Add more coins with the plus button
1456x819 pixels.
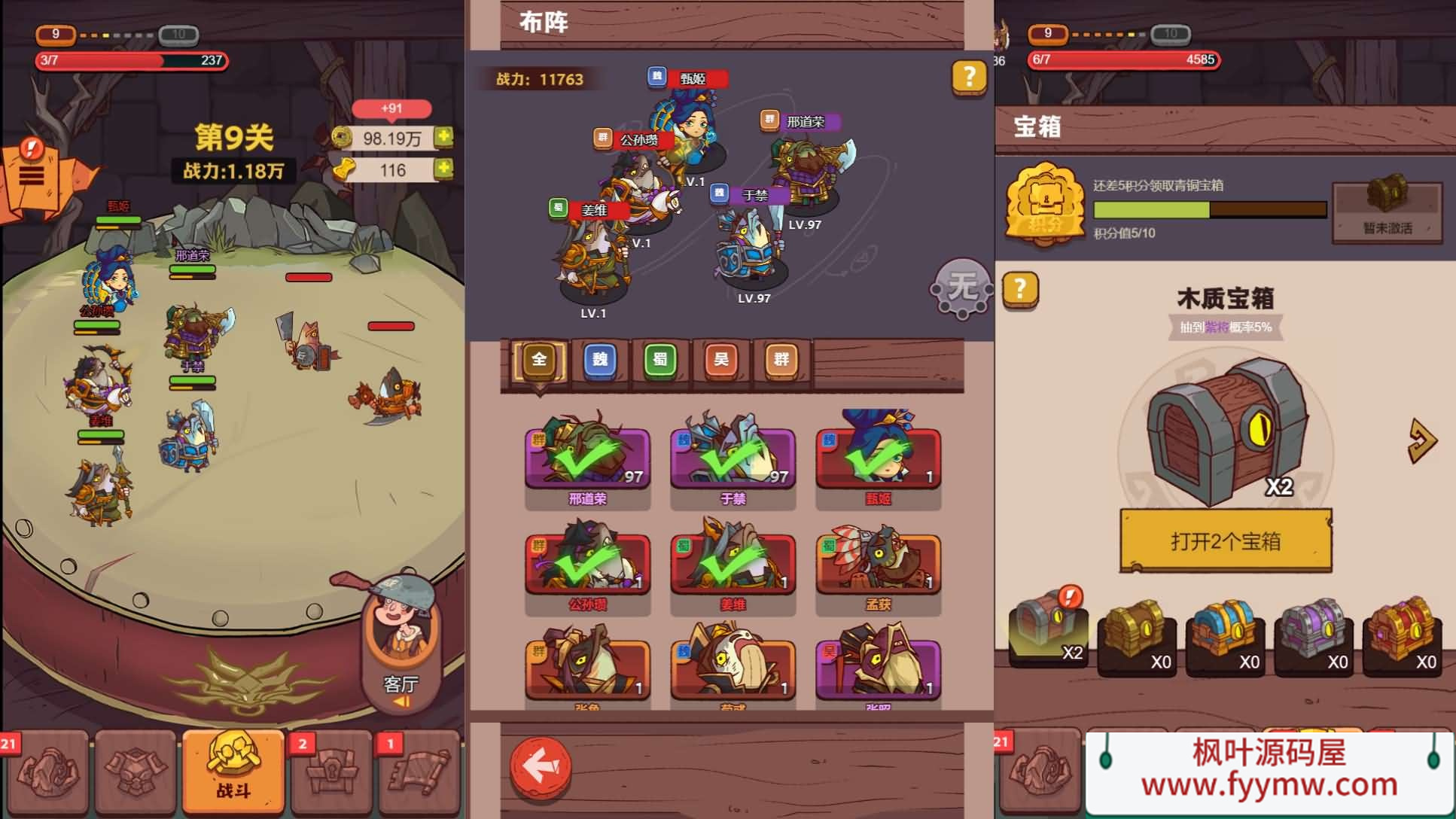(444, 137)
